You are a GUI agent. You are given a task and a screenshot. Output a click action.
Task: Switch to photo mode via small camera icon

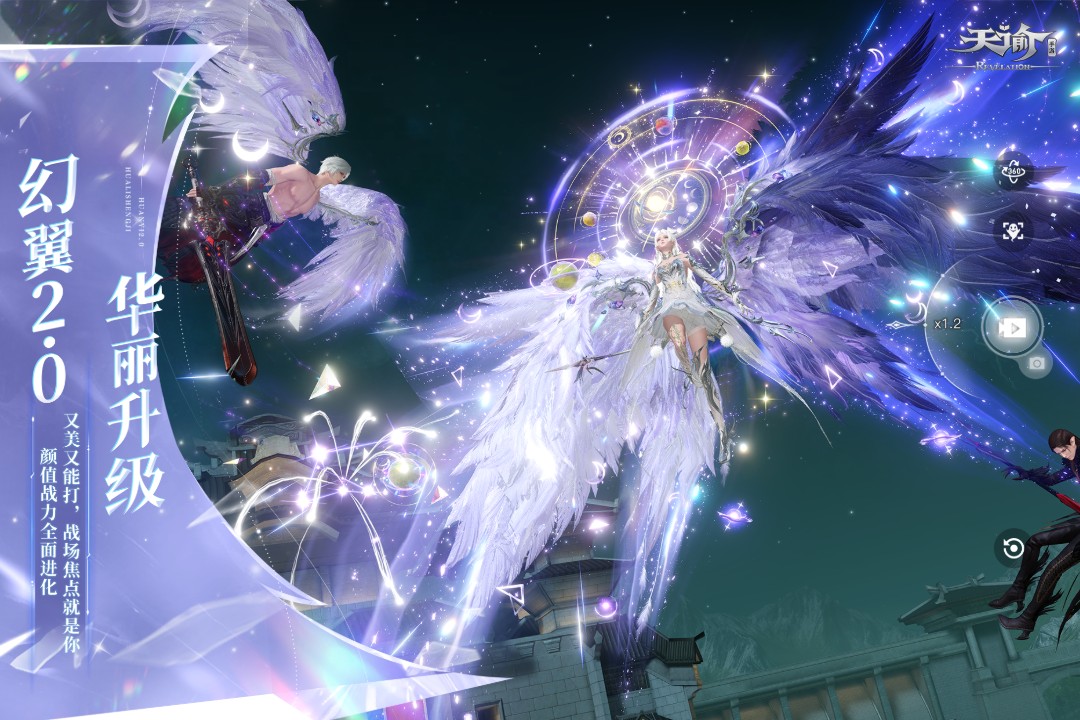point(1036,365)
